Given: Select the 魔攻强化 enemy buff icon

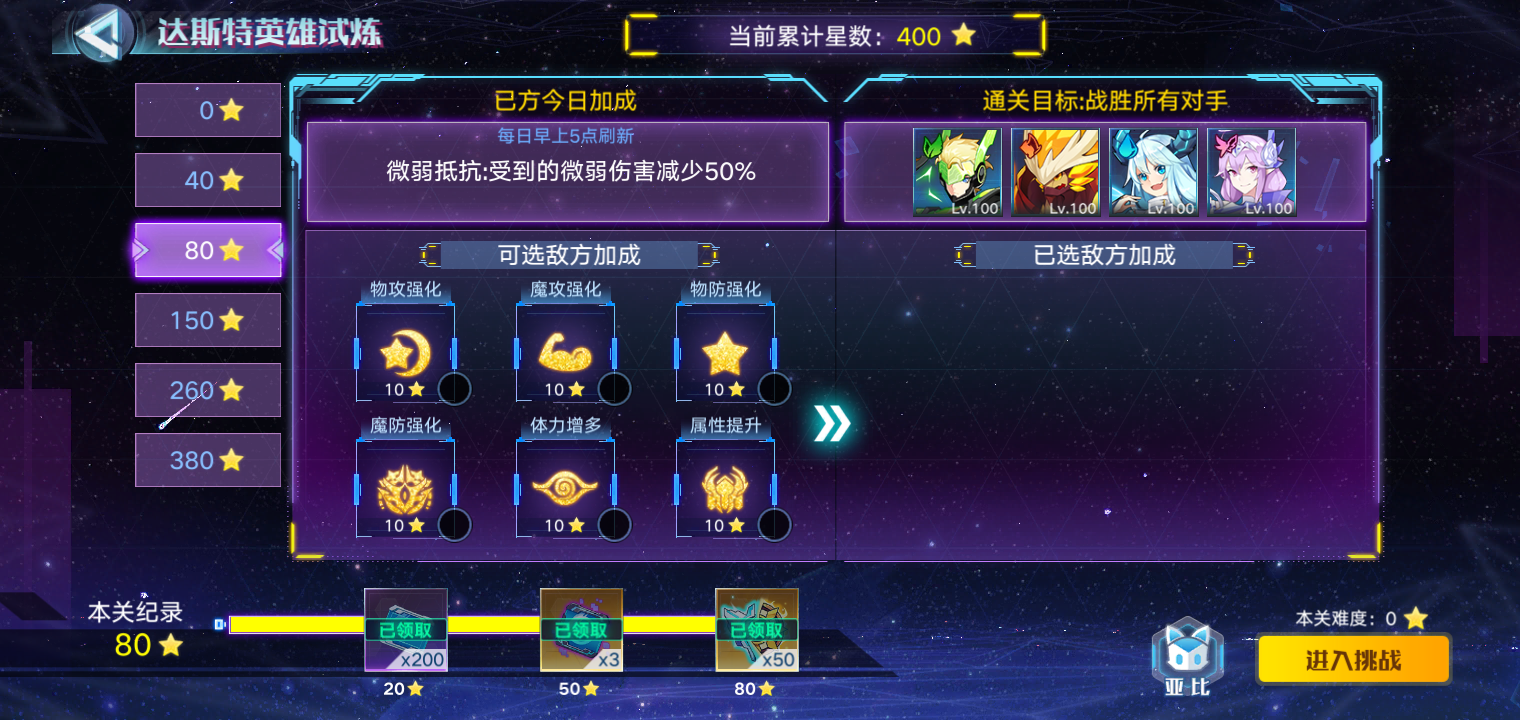Looking at the screenshot, I should coord(565,350).
